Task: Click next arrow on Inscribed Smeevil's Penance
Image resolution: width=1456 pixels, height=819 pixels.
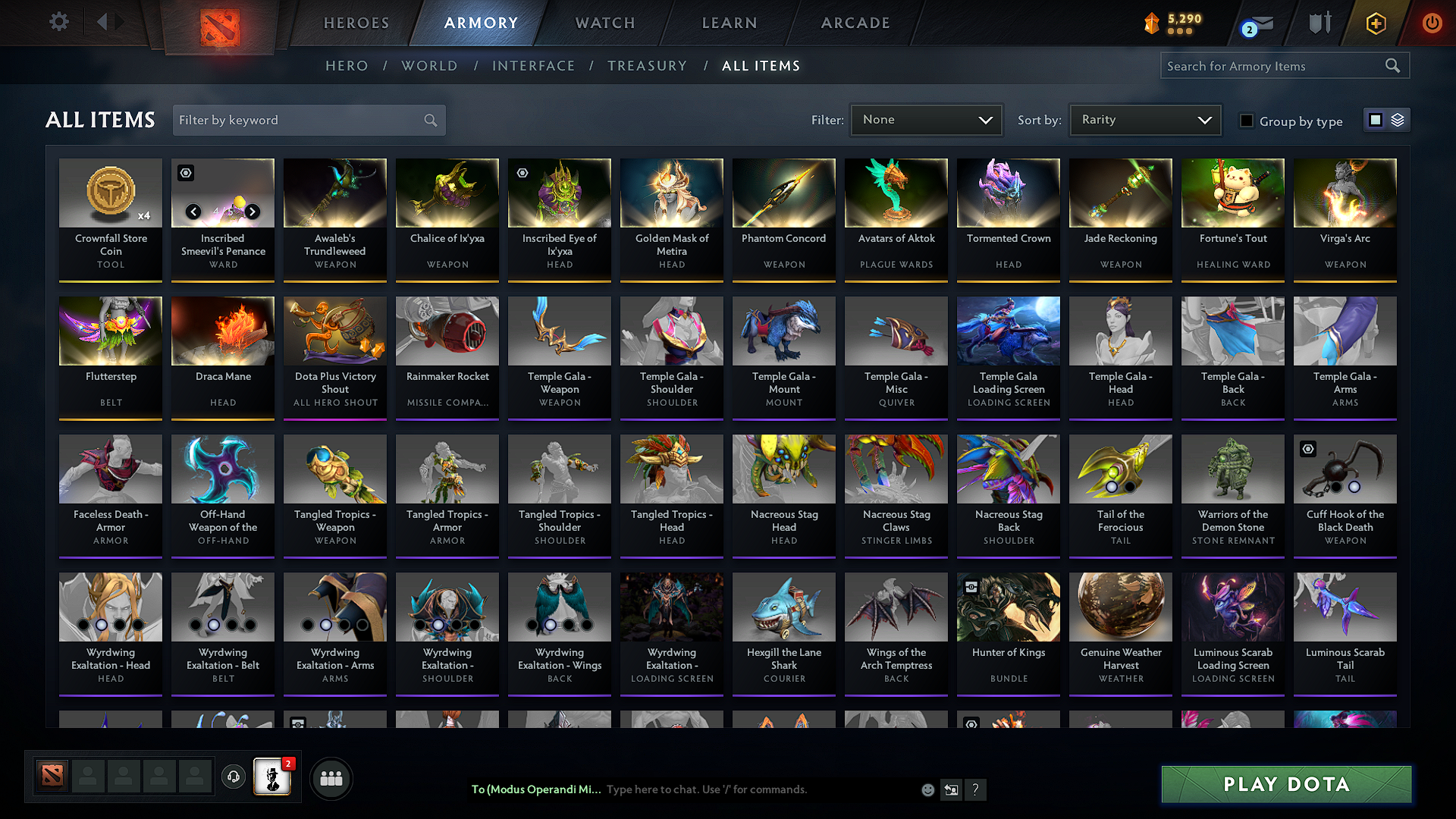Action: pos(253,212)
